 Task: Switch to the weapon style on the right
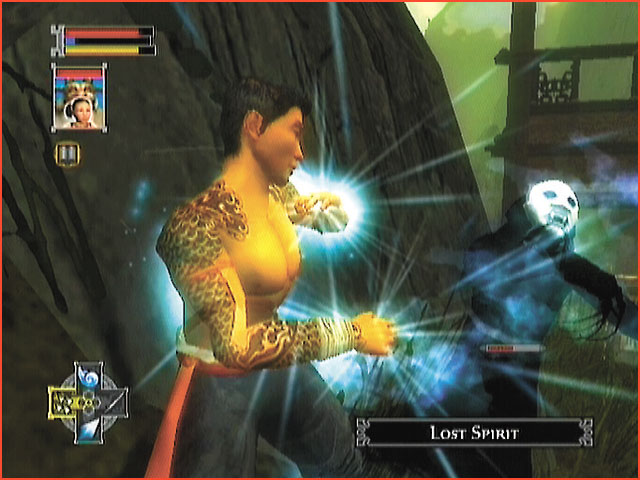coord(111,403)
